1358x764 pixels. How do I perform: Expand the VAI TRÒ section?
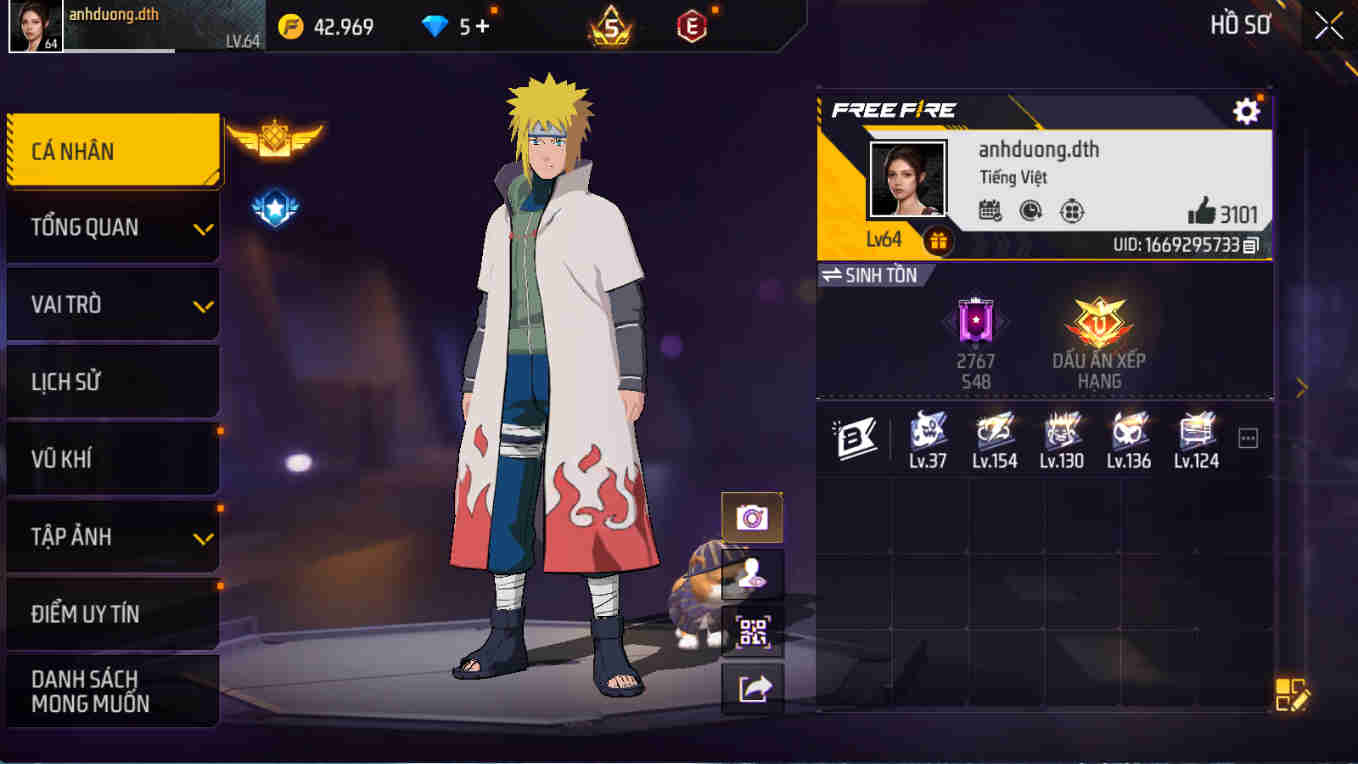(x=113, y=304)
